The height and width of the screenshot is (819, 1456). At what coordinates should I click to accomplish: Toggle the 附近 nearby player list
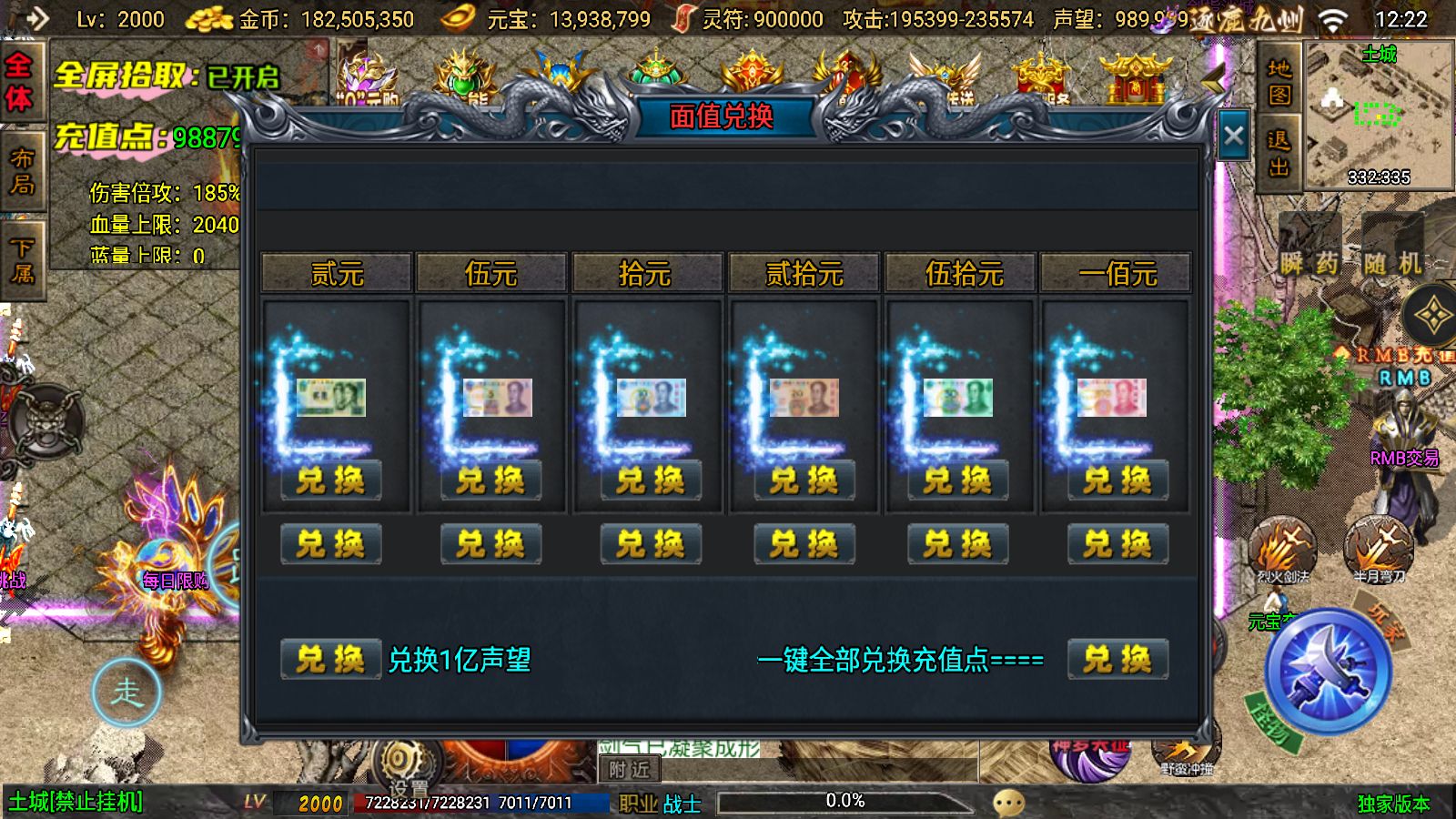click(x=628, y=770)
